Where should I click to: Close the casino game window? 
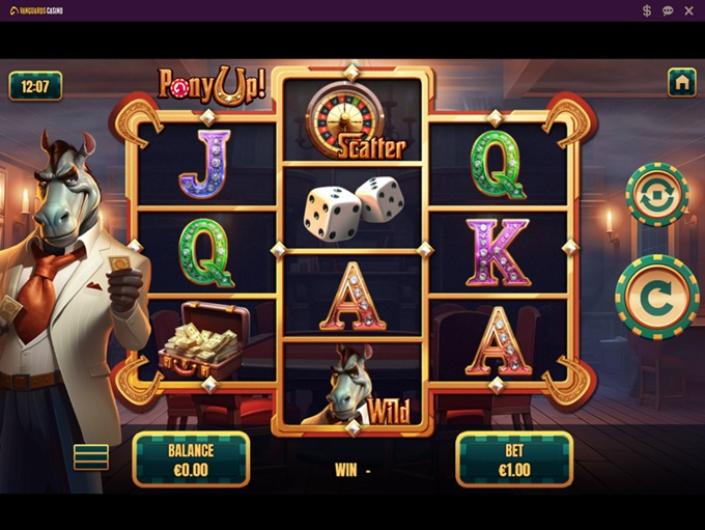(689, 11)
